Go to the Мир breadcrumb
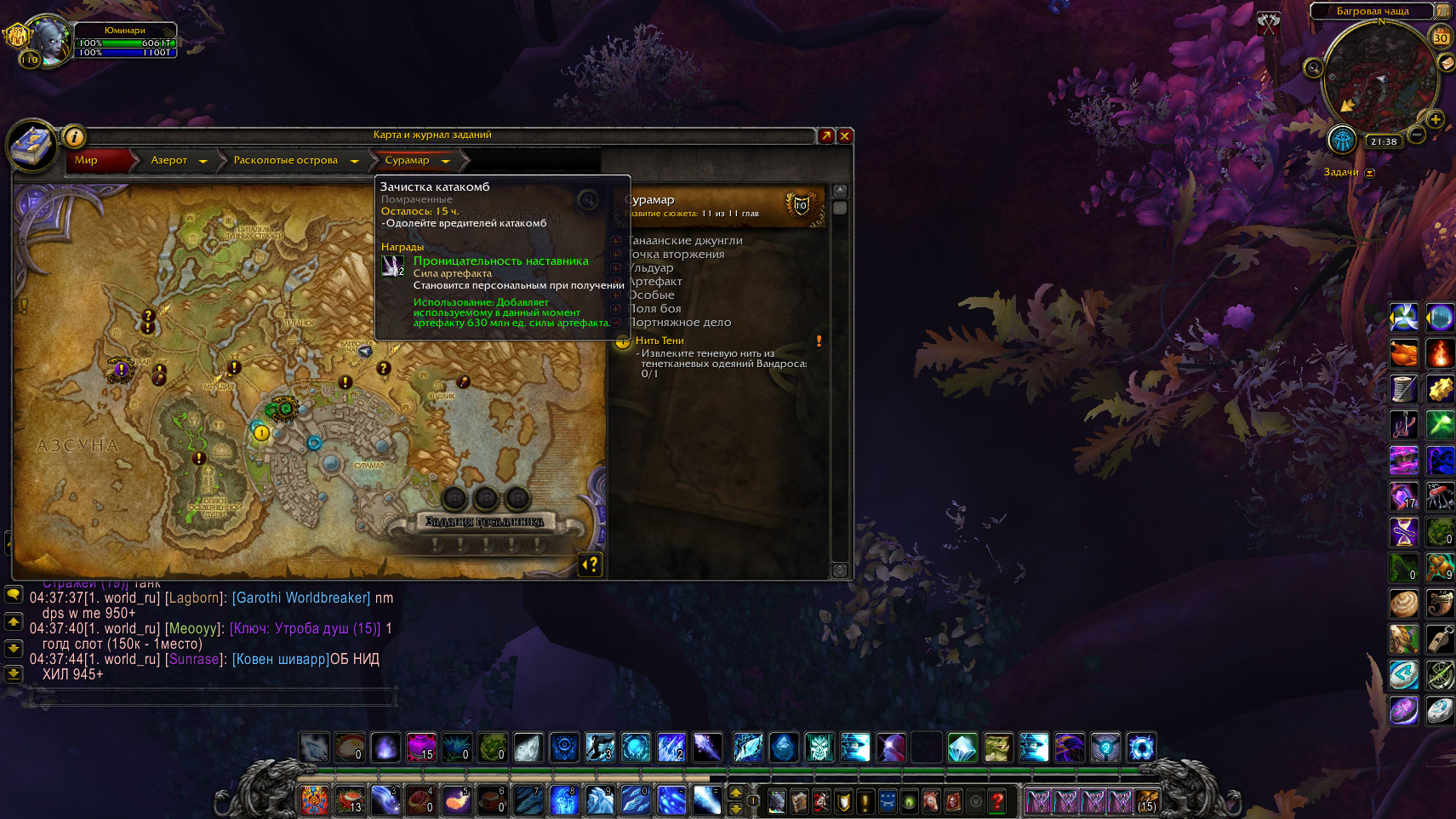 point(87,160)
